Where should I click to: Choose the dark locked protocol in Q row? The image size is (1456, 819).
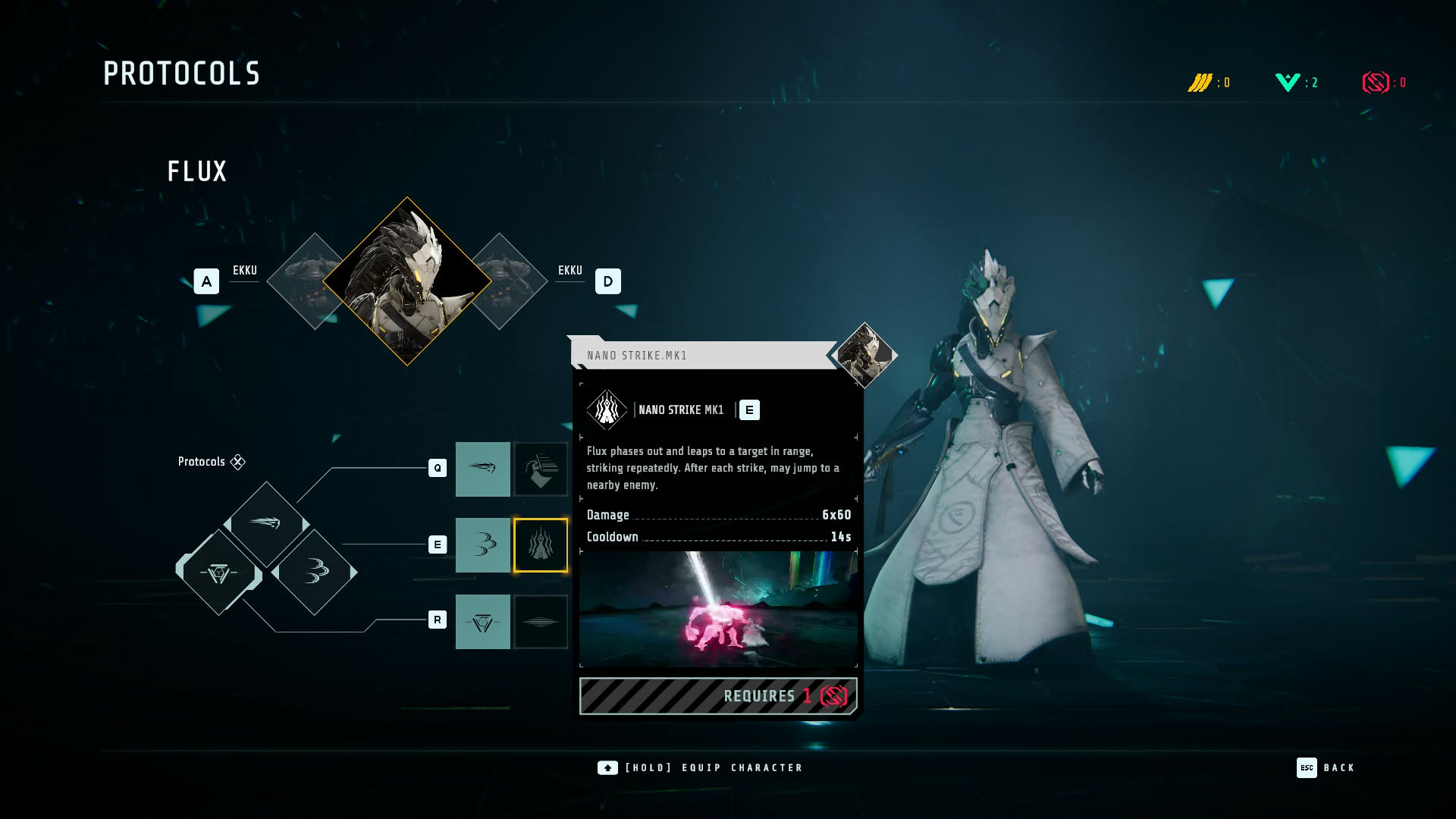click(541, 469)
